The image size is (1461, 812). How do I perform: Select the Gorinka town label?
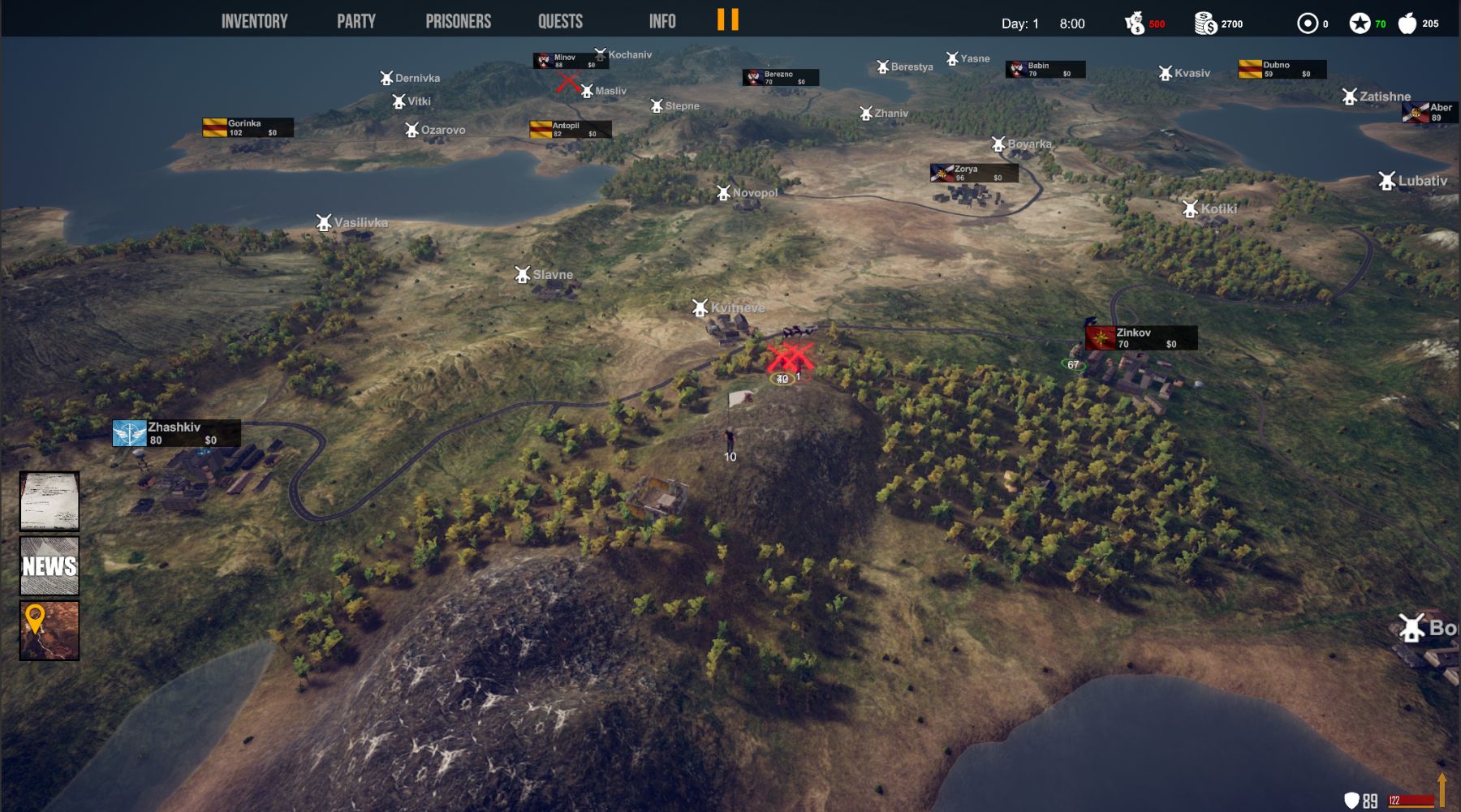click(248, 127)
